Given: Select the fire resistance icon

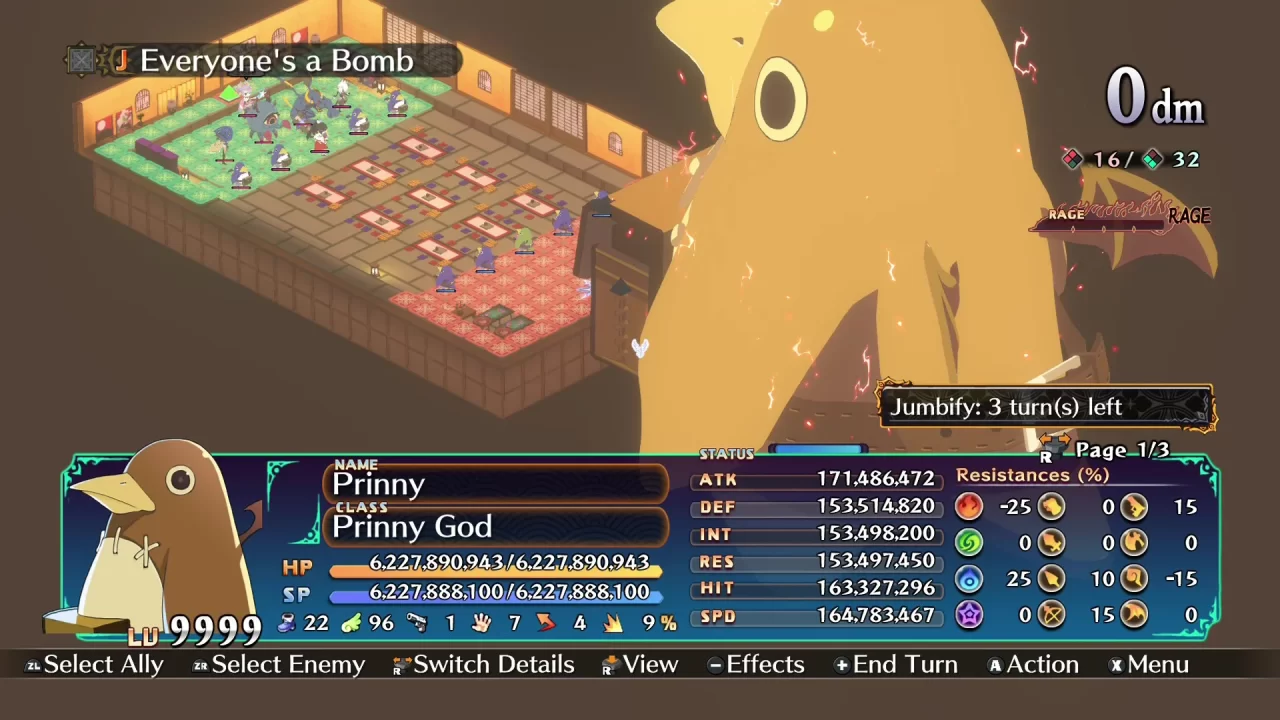Looking at the screenshot, I should pyautogui.click(x=968, y=507).
